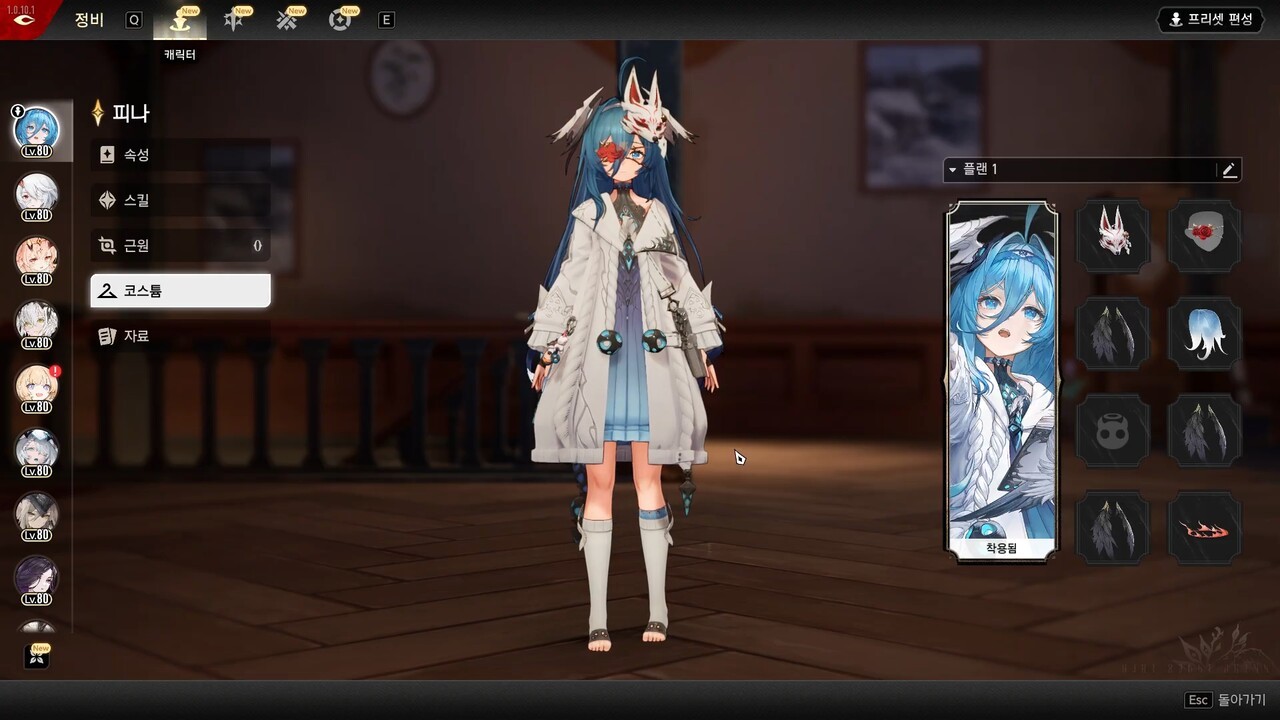
Task: Open the 속성 (attributes) menu entry
Action: [180, 155]
